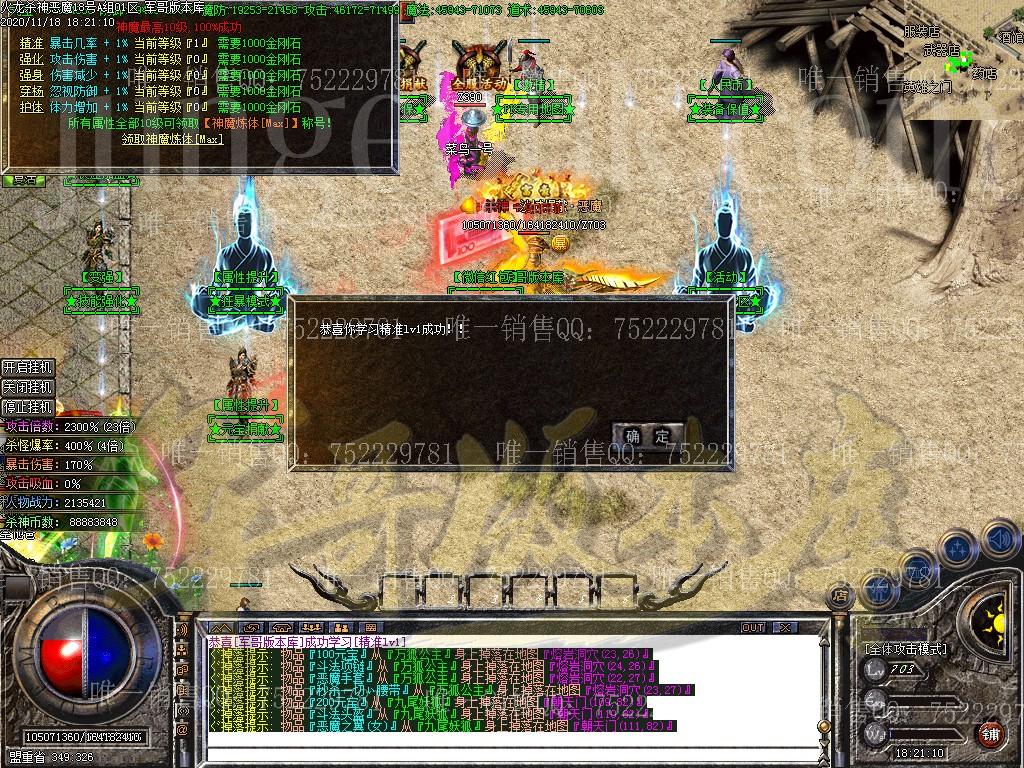
Task: Upgrade the 强化 attack damage attribute
Action: tap(31, 60)
